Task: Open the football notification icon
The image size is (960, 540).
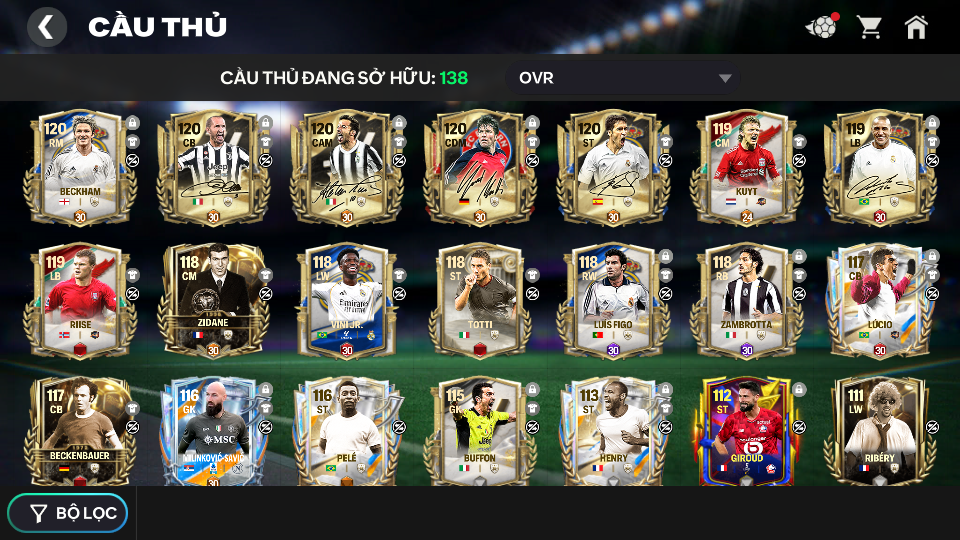Action: 821,27
